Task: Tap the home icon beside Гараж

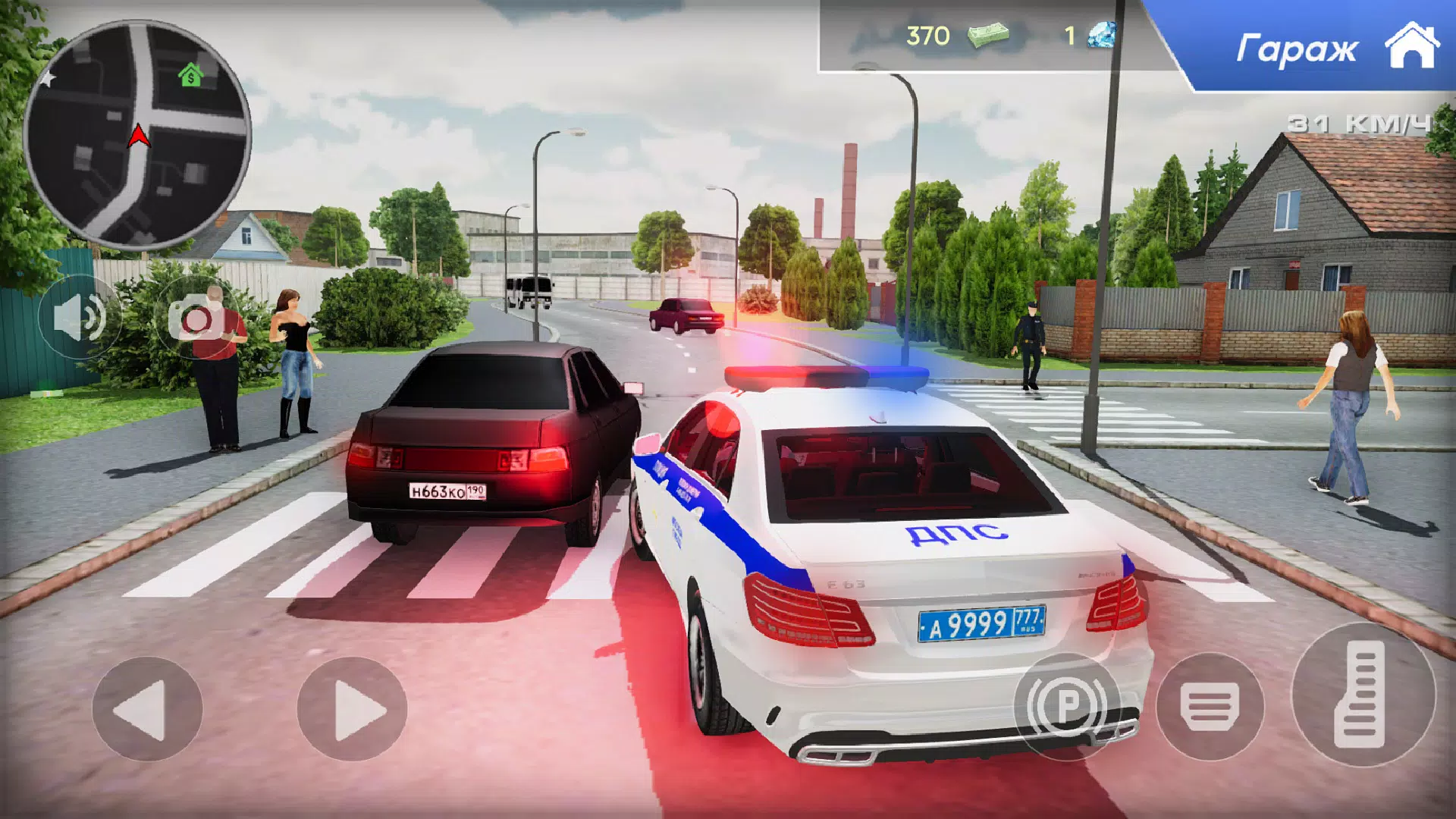Action: 1412,47
